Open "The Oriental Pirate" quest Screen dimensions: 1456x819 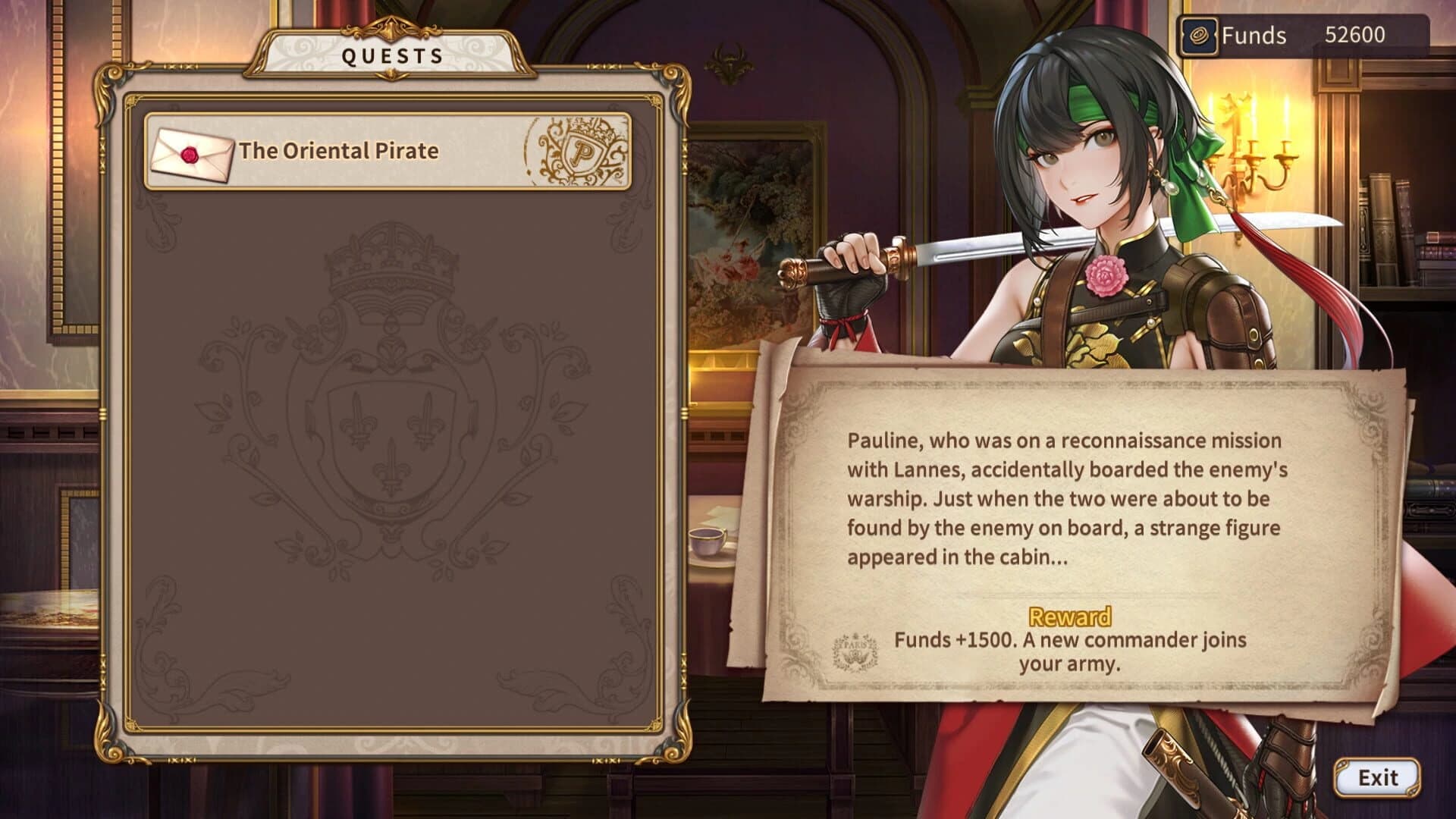[341, 152]
